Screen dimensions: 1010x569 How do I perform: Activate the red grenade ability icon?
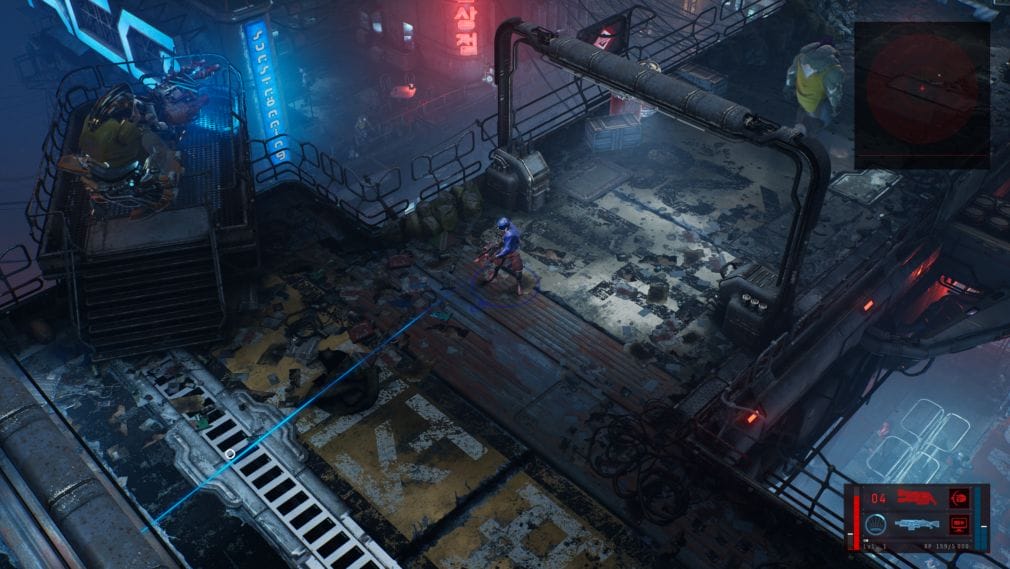coord(959,497)
